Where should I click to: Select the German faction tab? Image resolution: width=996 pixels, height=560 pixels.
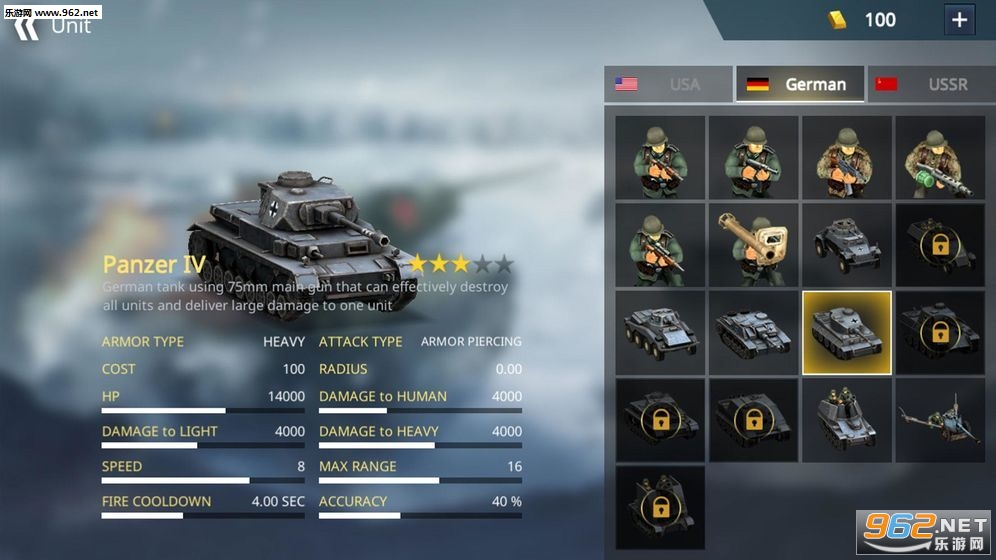tap(800, 84)
